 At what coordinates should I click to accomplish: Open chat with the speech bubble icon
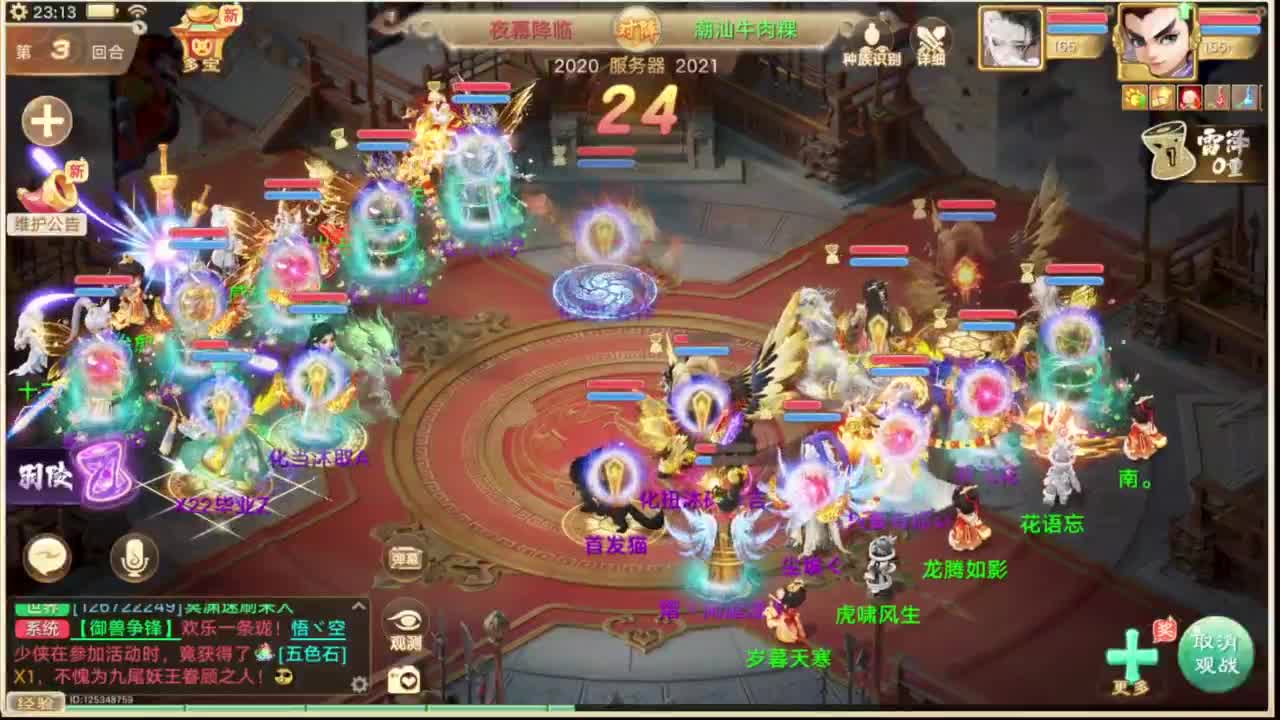click(x=46, y=559)
